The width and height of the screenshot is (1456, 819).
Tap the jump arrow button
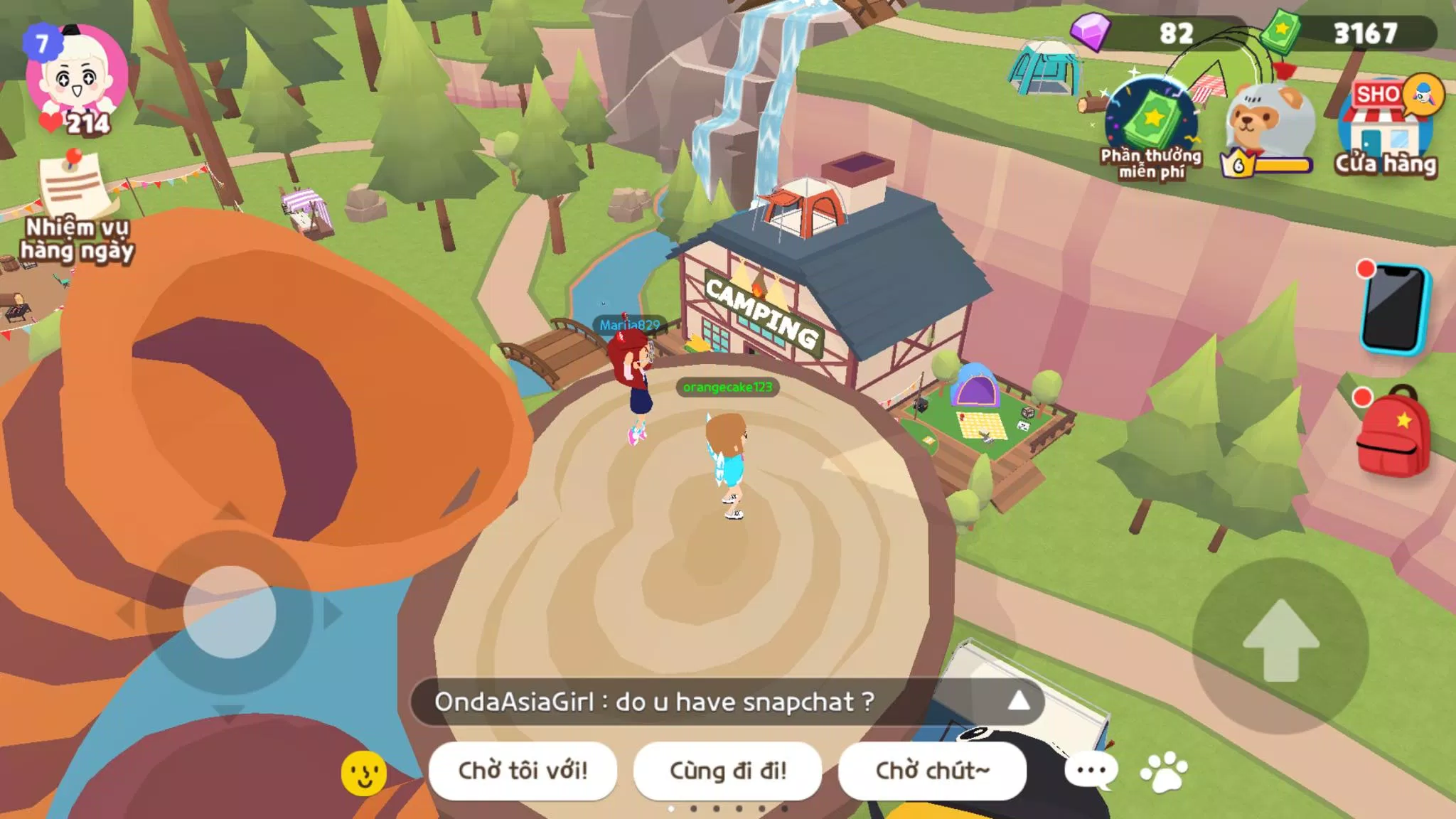point(1281,643)
